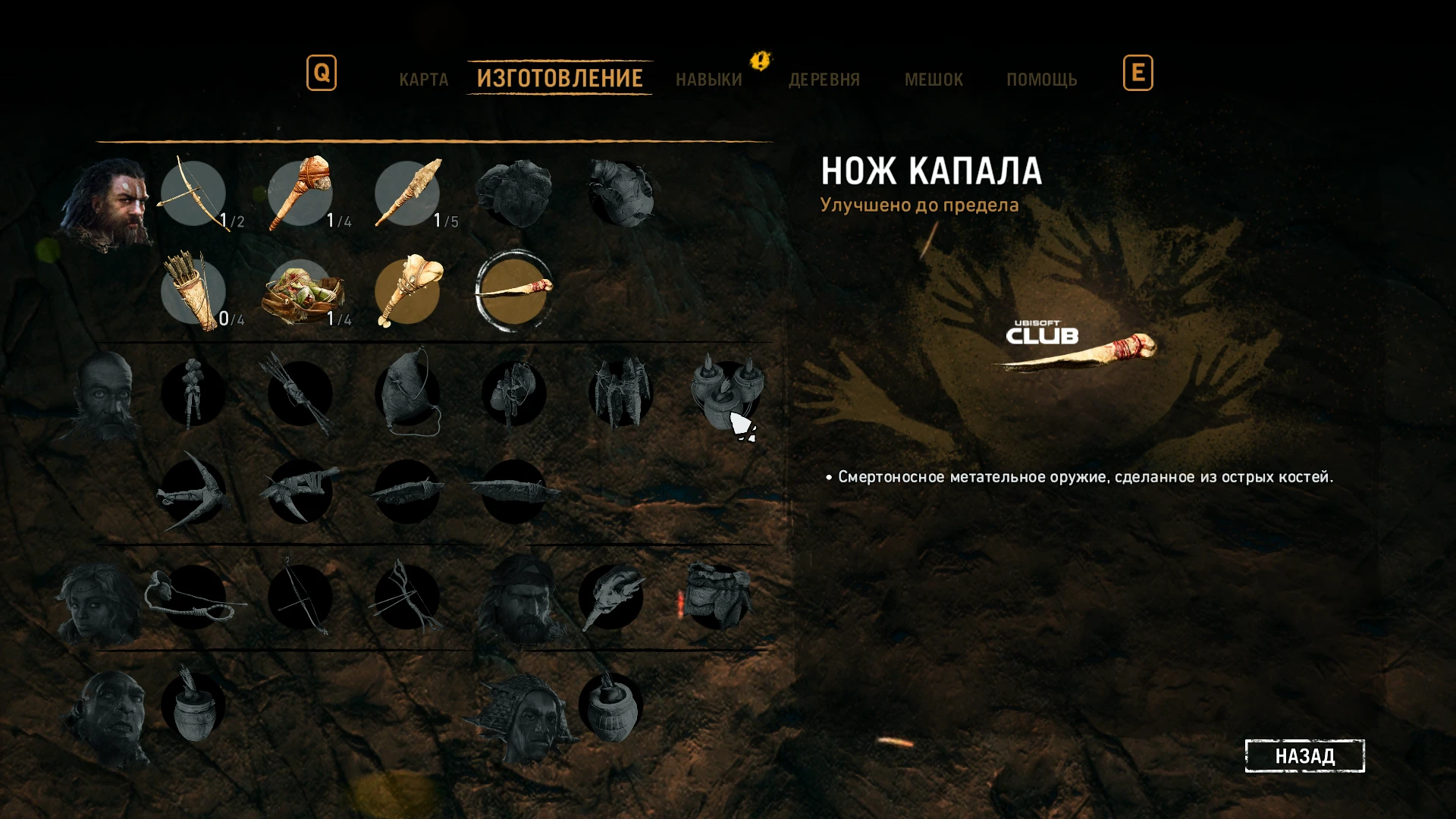The width and height of the screenshot is (1456, 819).
Task: Click the Ubisoft Club logo
Action: click(x=1043, y=331)
